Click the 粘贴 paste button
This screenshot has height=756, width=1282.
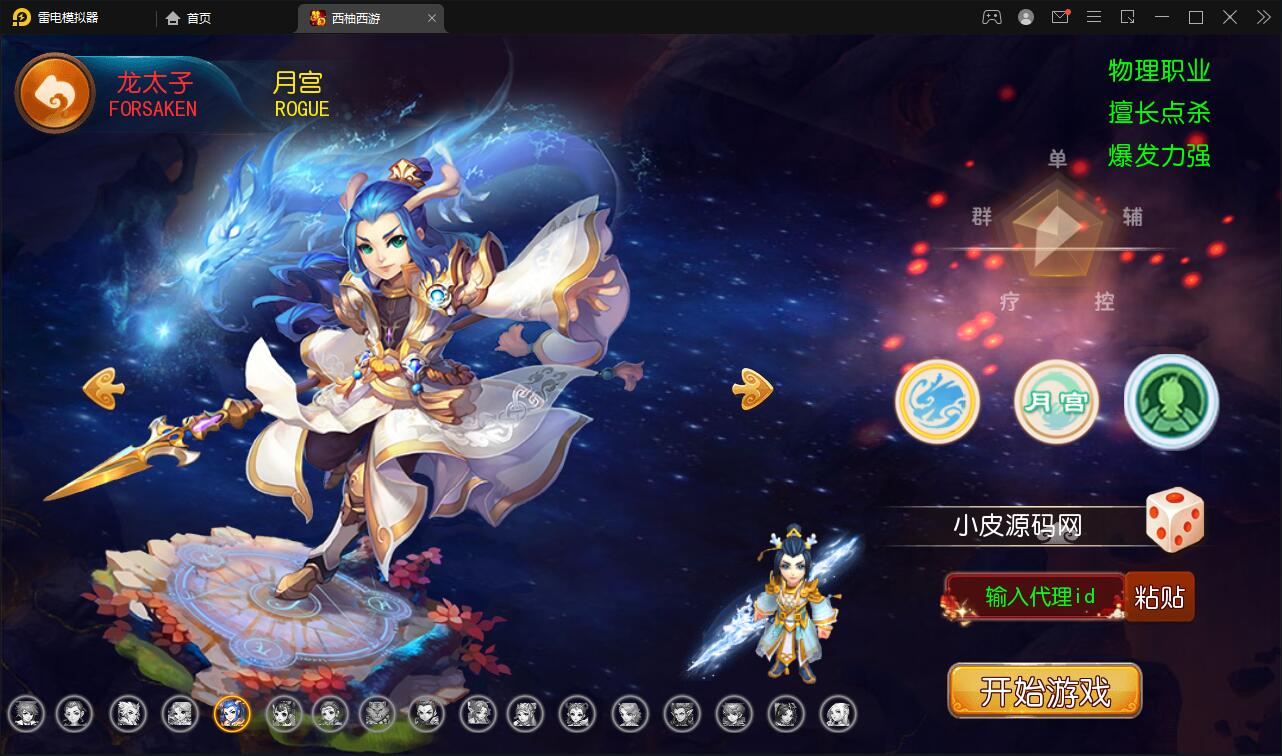[1161, 596]
